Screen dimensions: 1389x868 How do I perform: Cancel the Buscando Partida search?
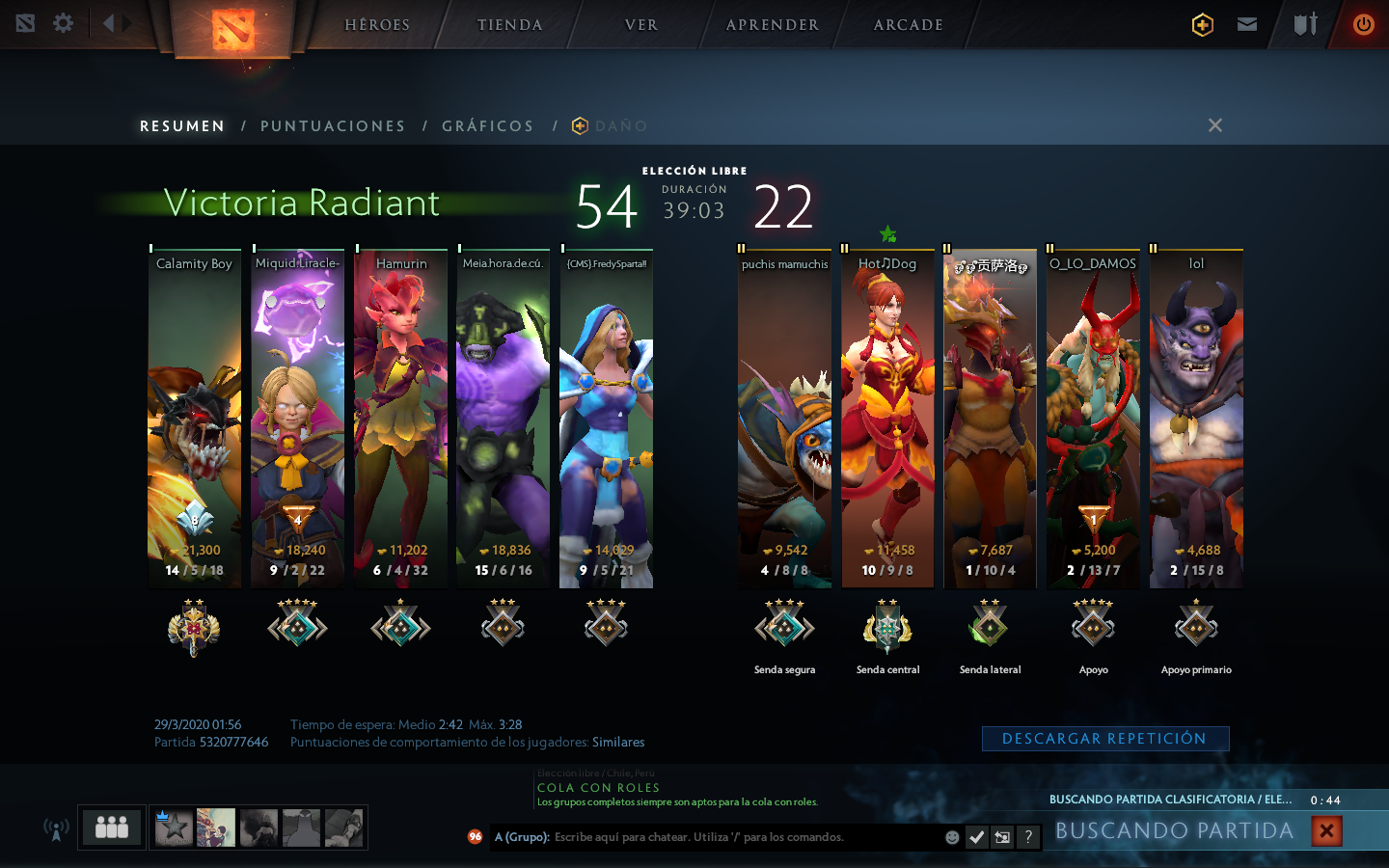pyautogui.click(x=1326, y=830)
